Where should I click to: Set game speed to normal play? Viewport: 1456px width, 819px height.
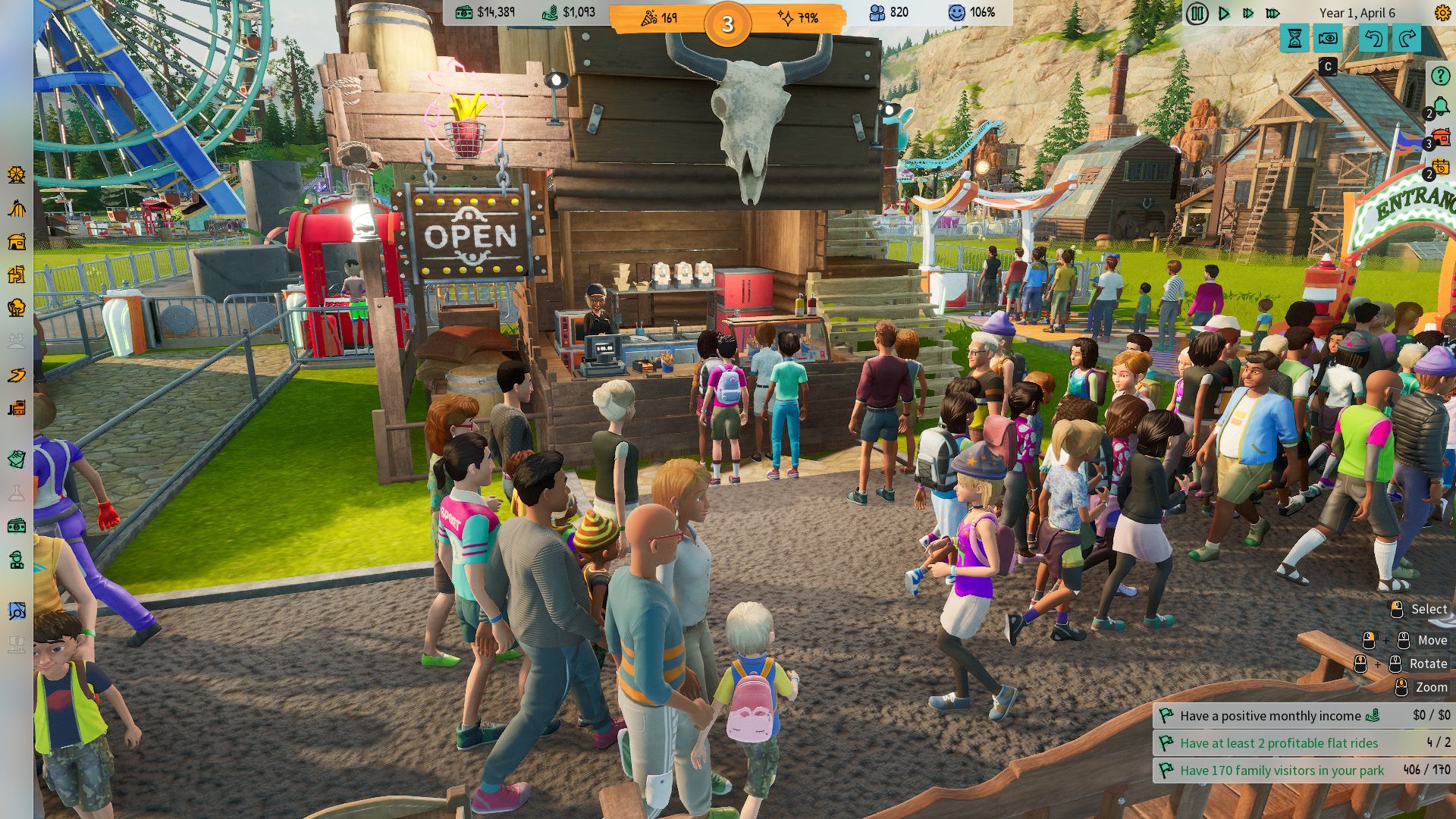1223,14
